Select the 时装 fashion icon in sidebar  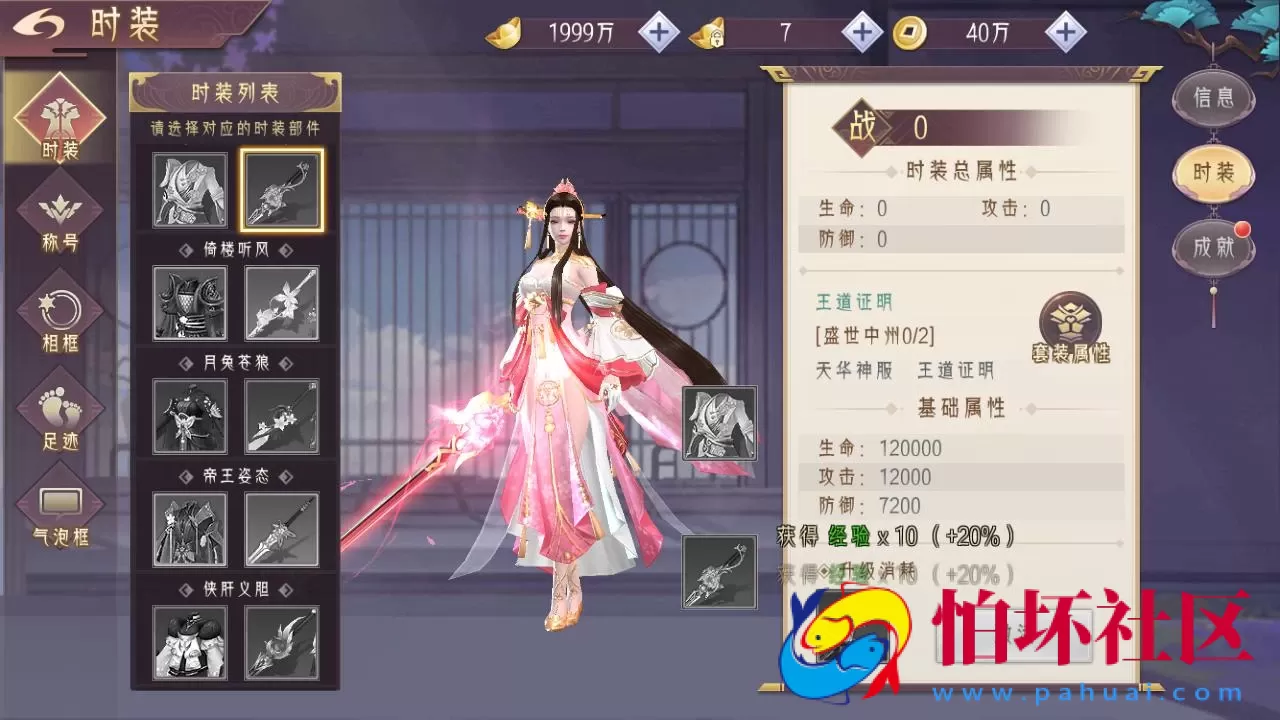click(60, 120)
